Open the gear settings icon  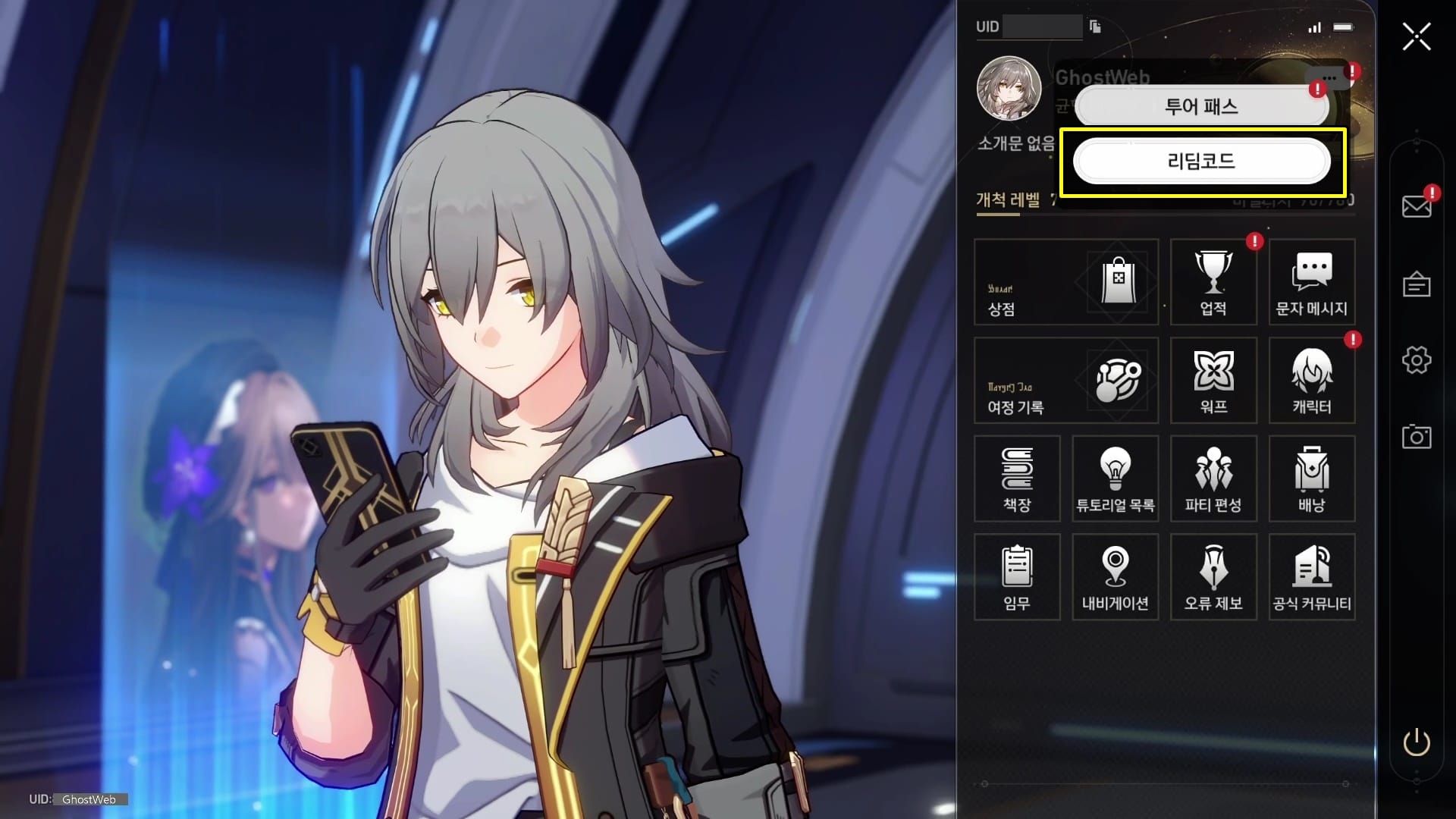pos(1416,360)
